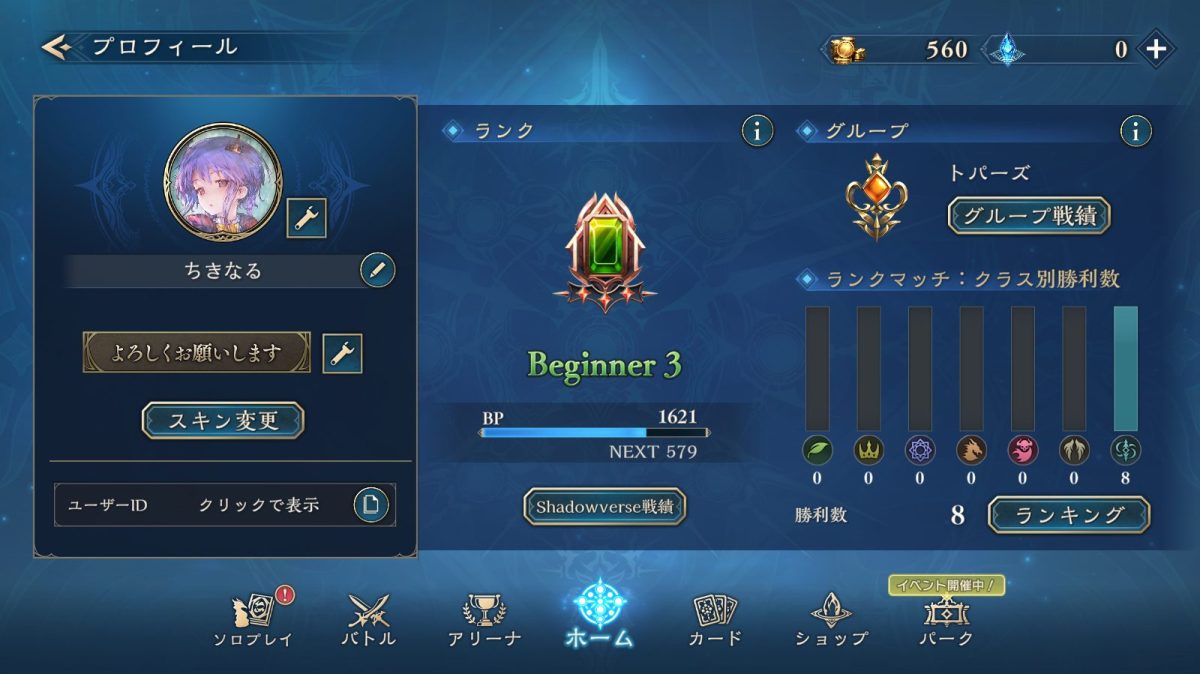Go to the バトル menu
Image resolution: width=1200 pixels, height=674 pixels.
[371, 618]
